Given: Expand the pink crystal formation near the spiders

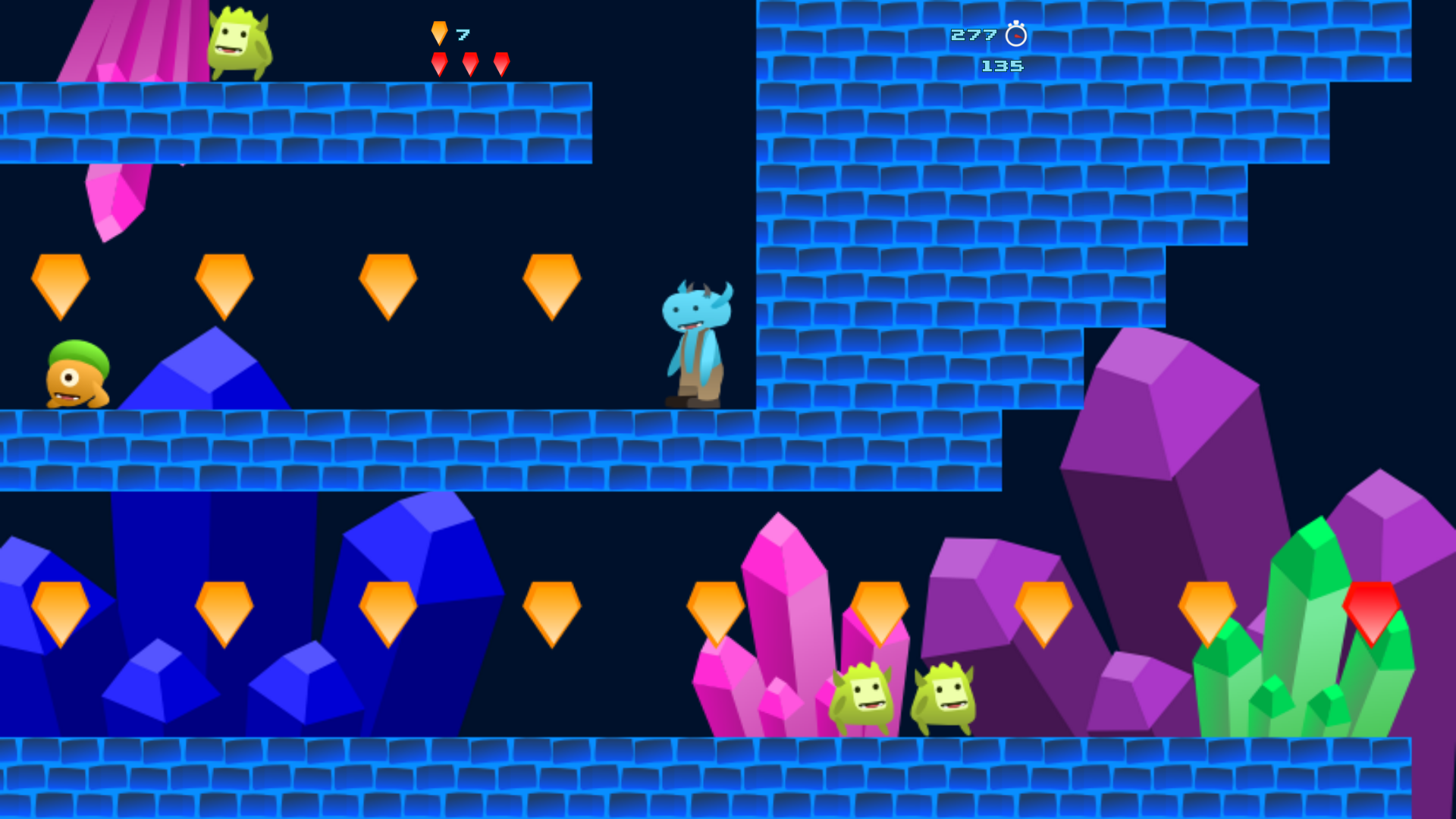Looking at the screenshot, I should pyautogui.click(x=781, y=629).
